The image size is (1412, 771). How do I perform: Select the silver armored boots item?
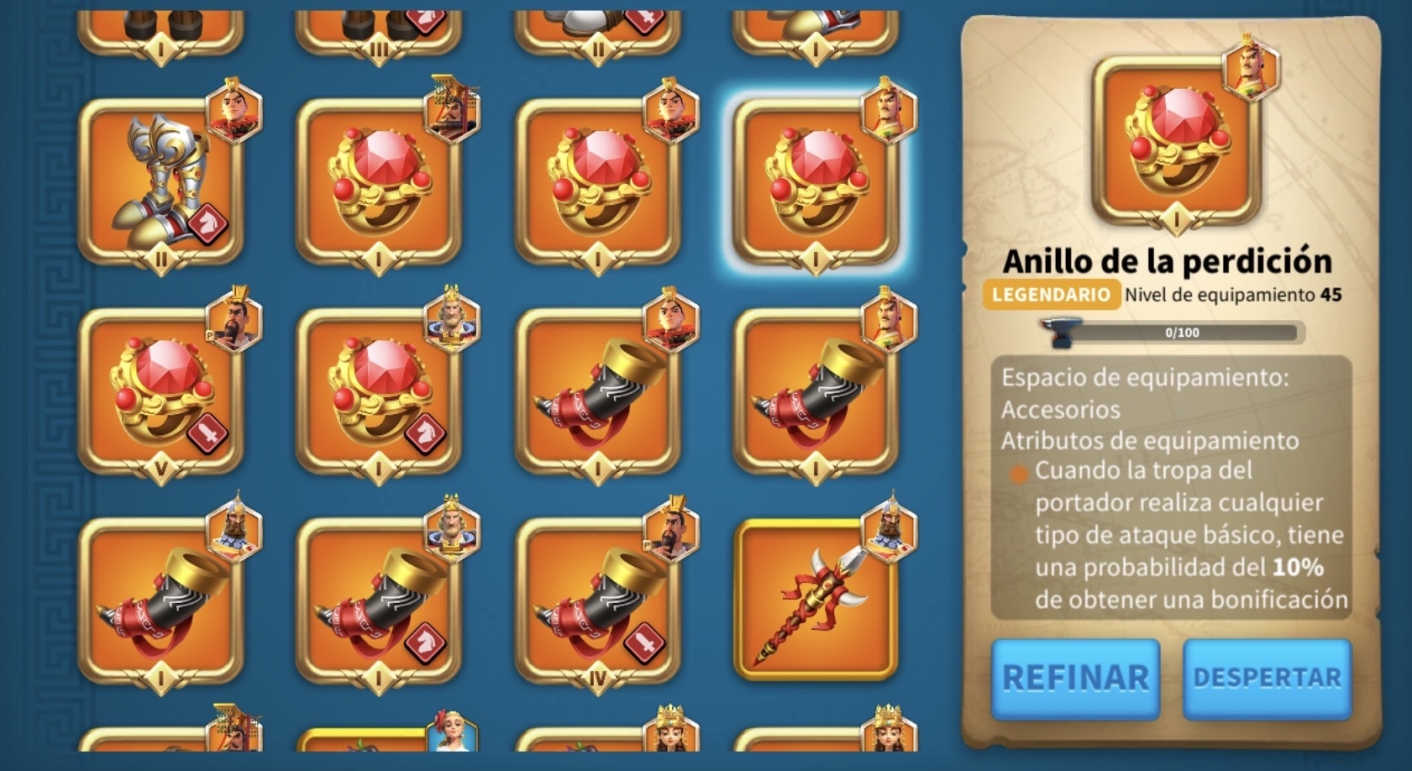[160, 182]
